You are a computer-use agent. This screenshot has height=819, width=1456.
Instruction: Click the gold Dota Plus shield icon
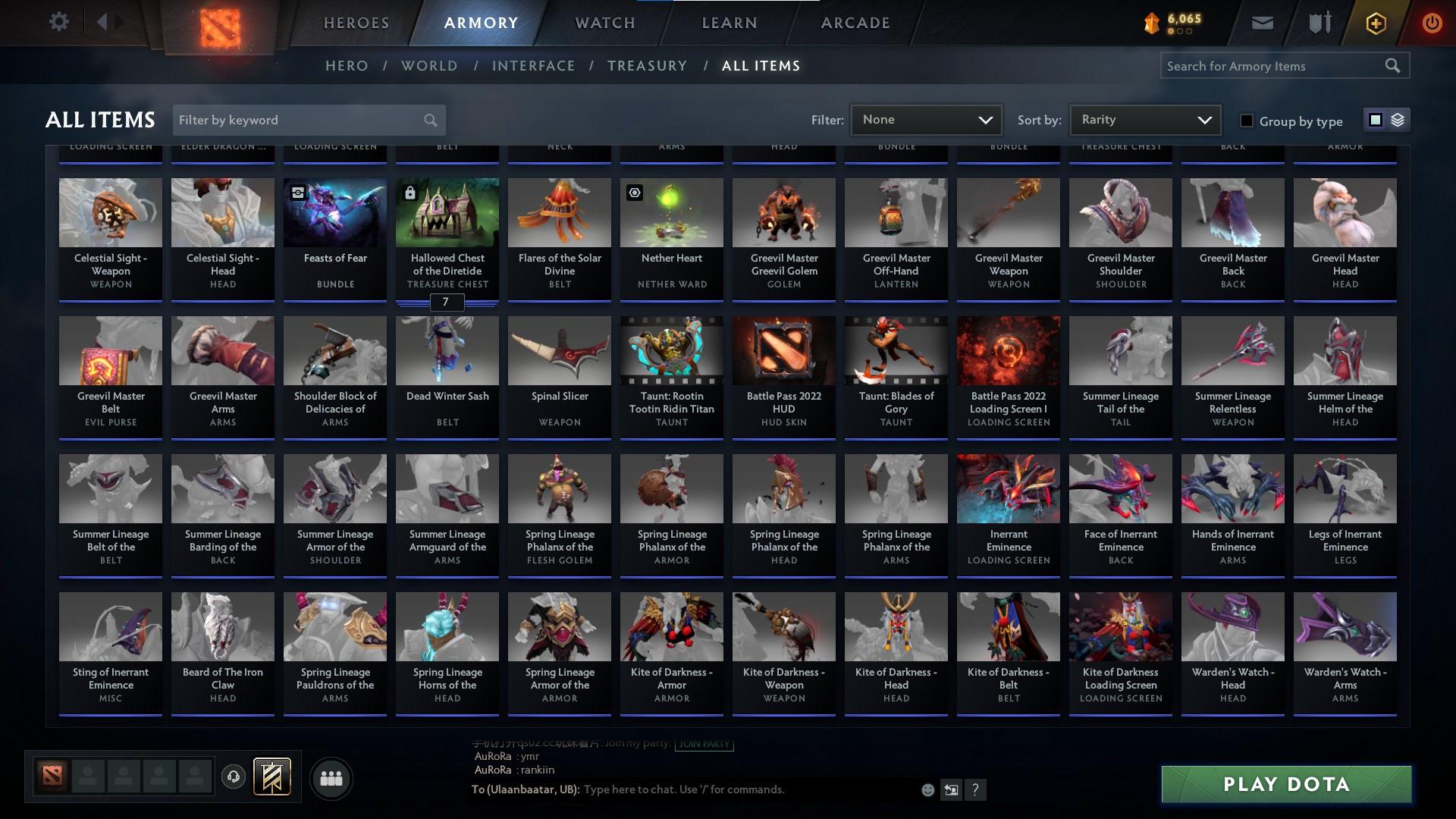pyautogui.click(x=1375, y=23)
